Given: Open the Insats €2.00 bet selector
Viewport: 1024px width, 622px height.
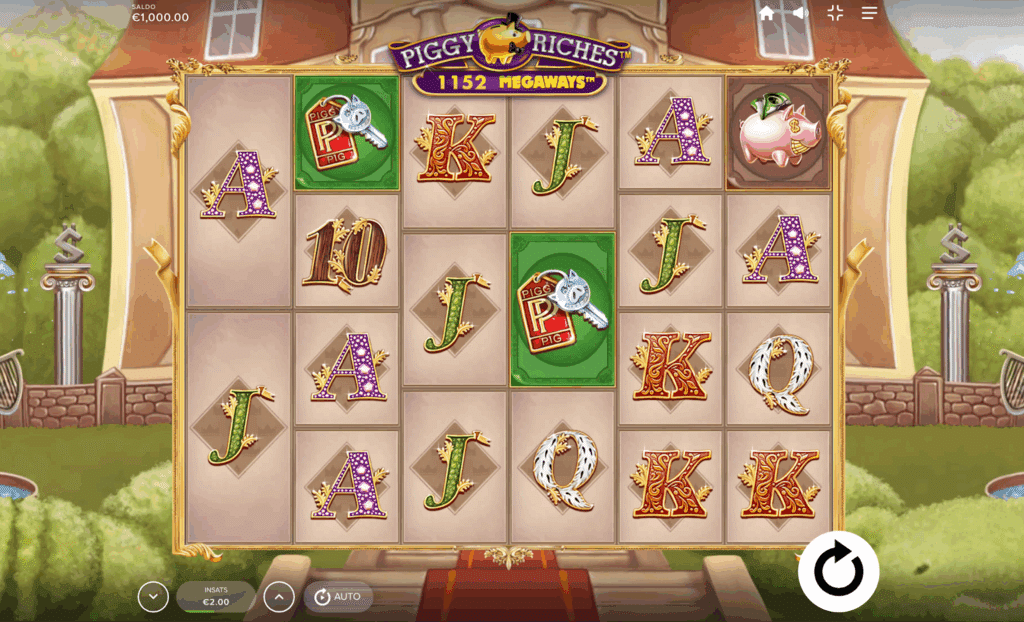Looking at the screenshot, I should pyautogui.click(x=216, y=597).
